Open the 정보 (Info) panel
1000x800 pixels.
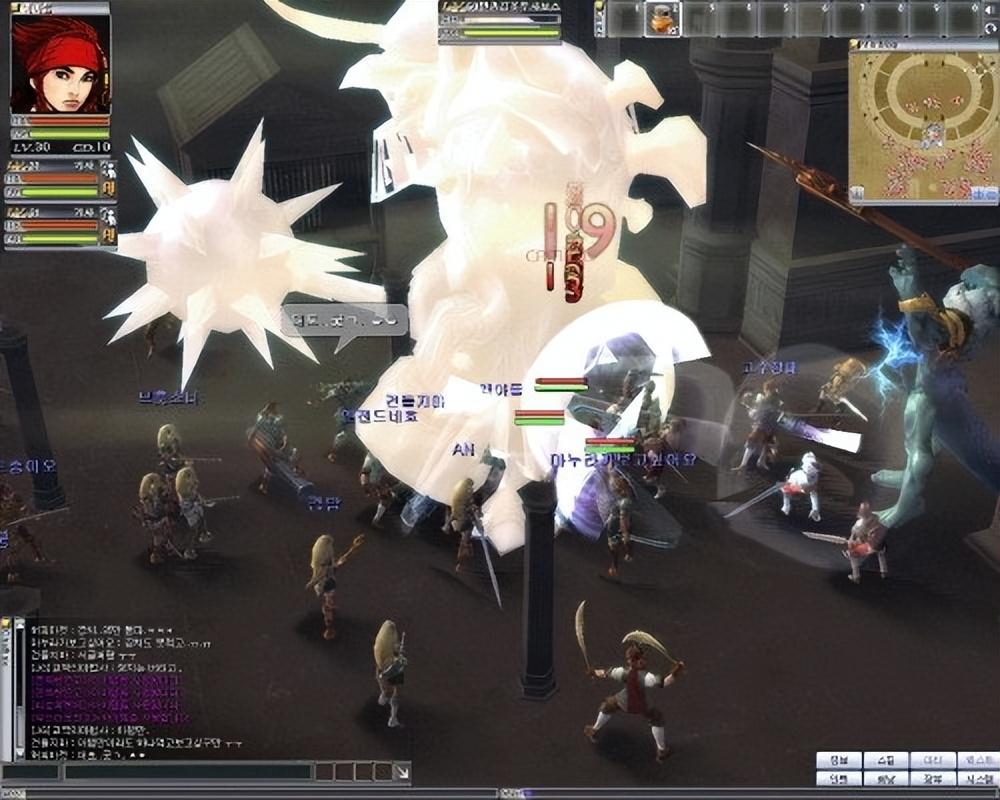point(838,760)
